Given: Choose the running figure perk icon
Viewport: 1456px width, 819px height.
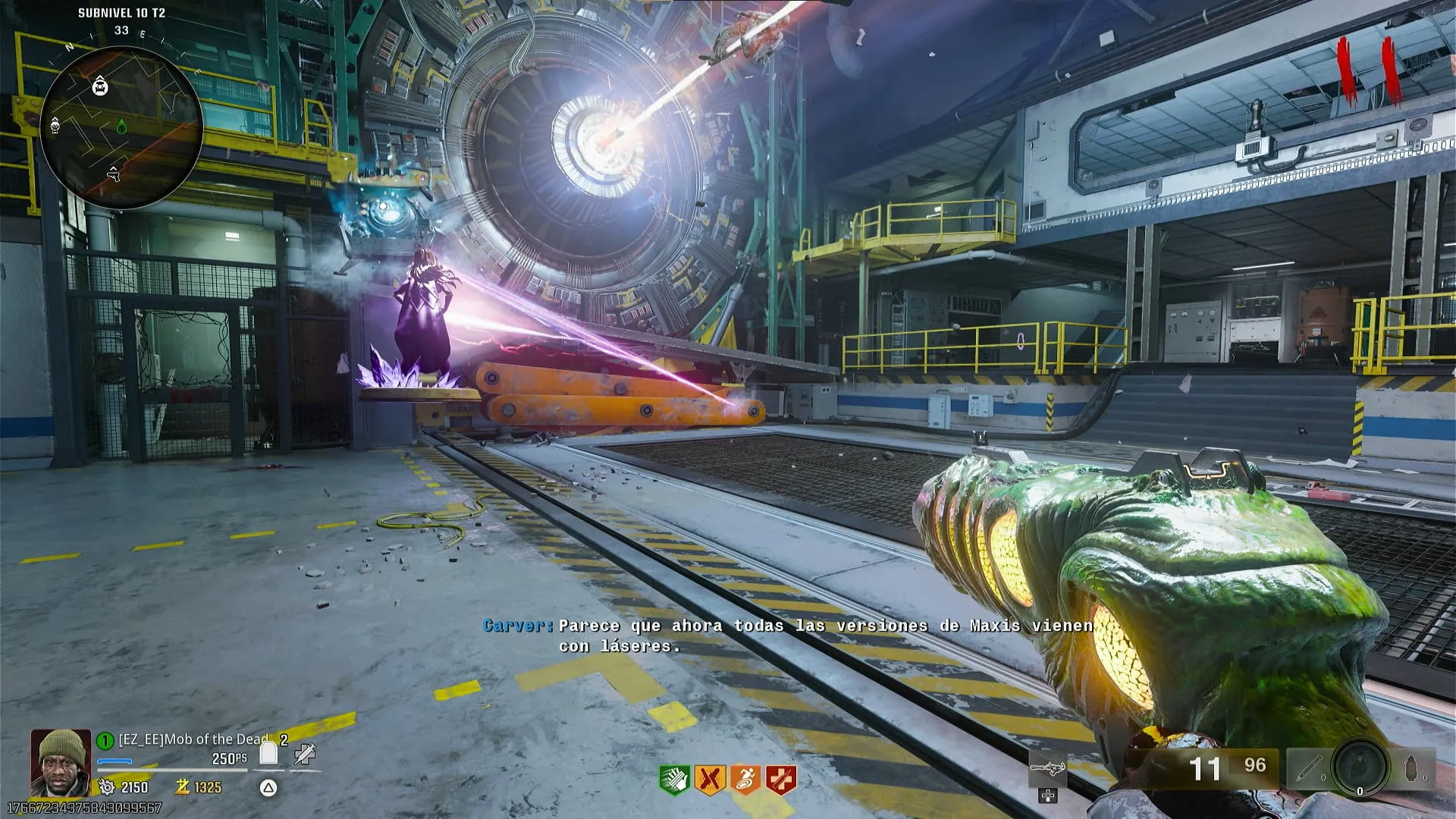Looking at the screenshot, I should pos(745,780).
